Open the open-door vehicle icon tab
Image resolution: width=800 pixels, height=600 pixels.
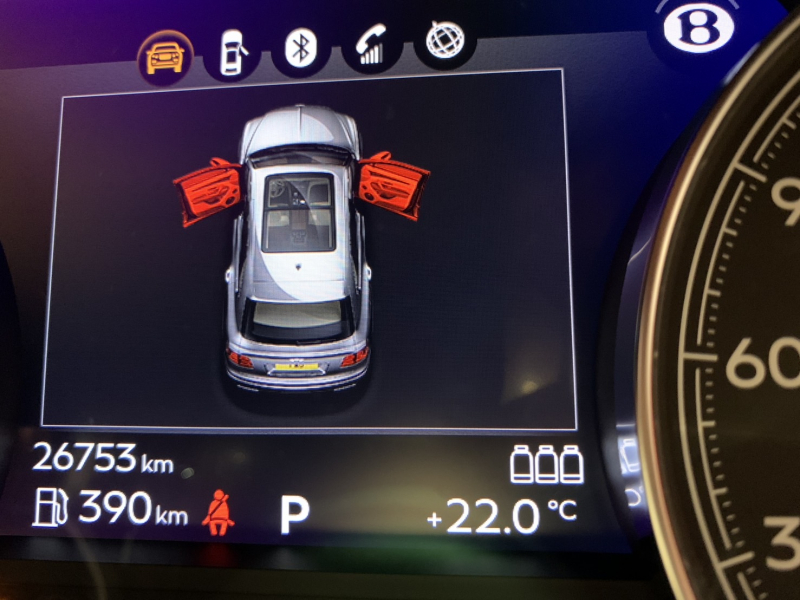click(233, 51)
